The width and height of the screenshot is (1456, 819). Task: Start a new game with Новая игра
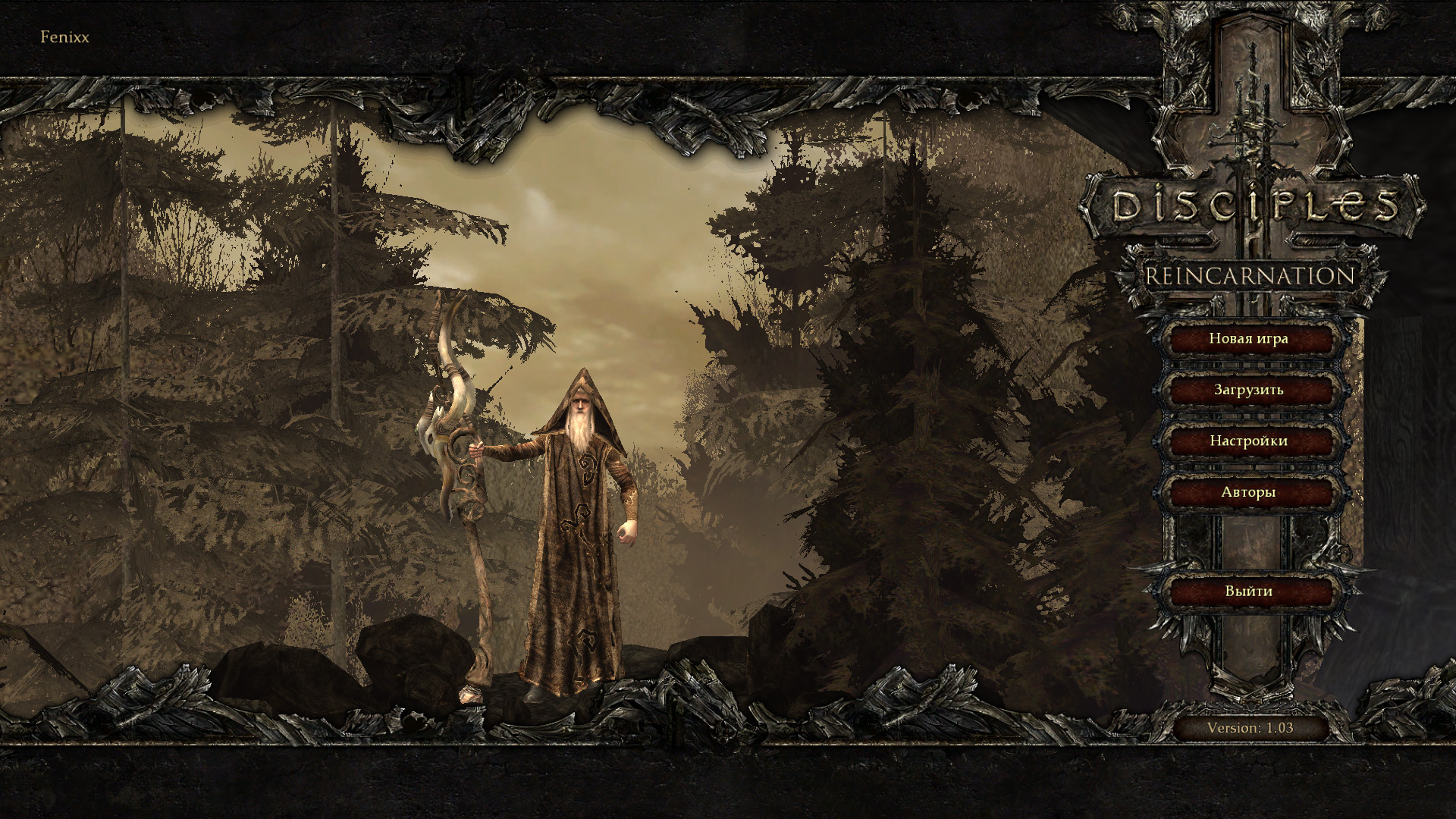[1248, 339]
